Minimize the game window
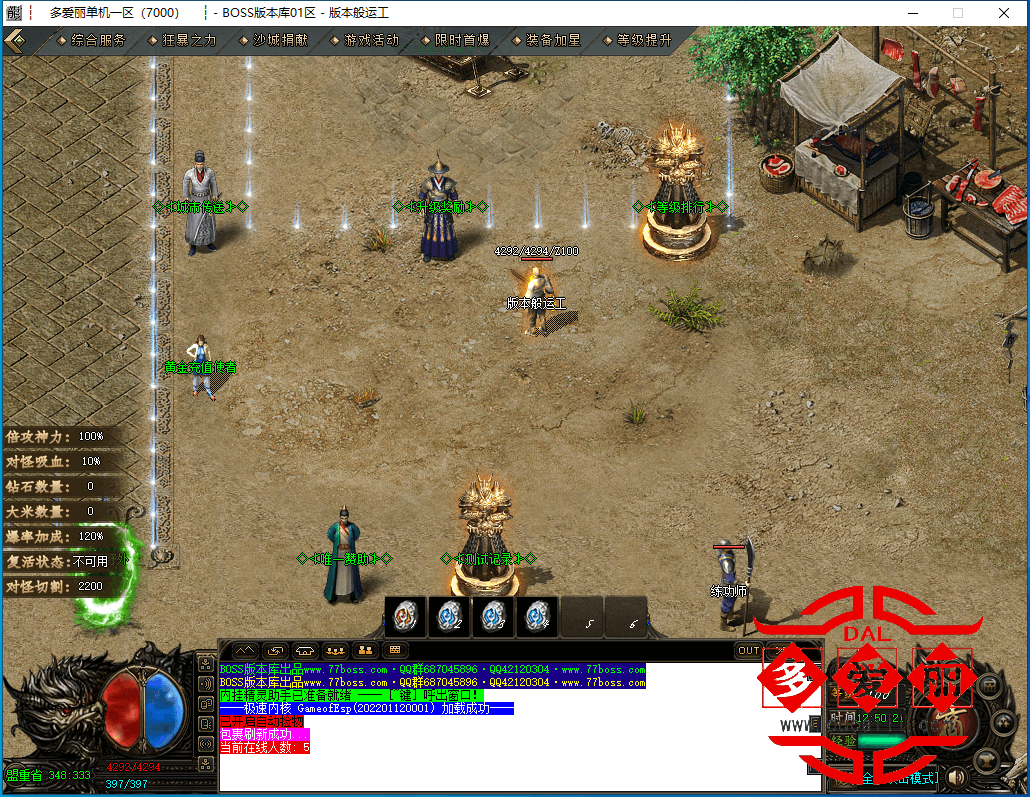 912,13
